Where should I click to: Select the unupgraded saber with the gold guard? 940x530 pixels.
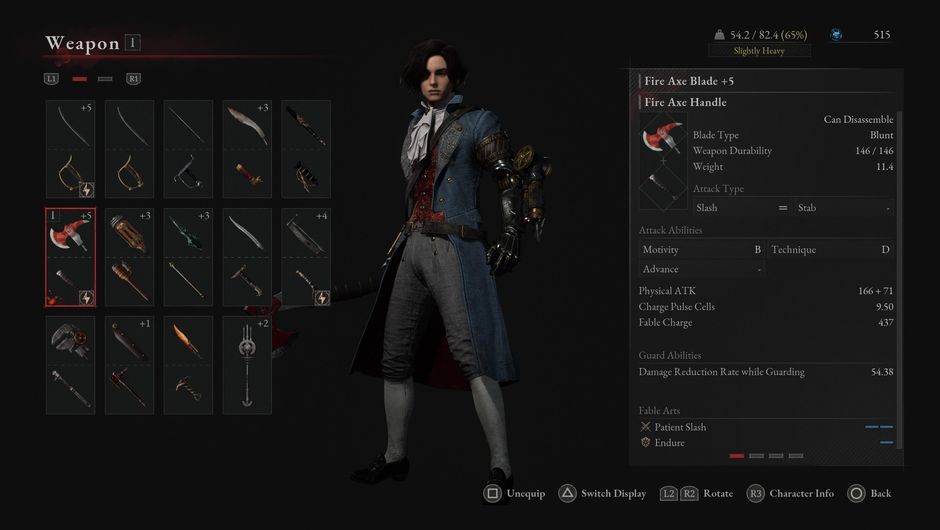pyautogui.click(x=130, y=149)
